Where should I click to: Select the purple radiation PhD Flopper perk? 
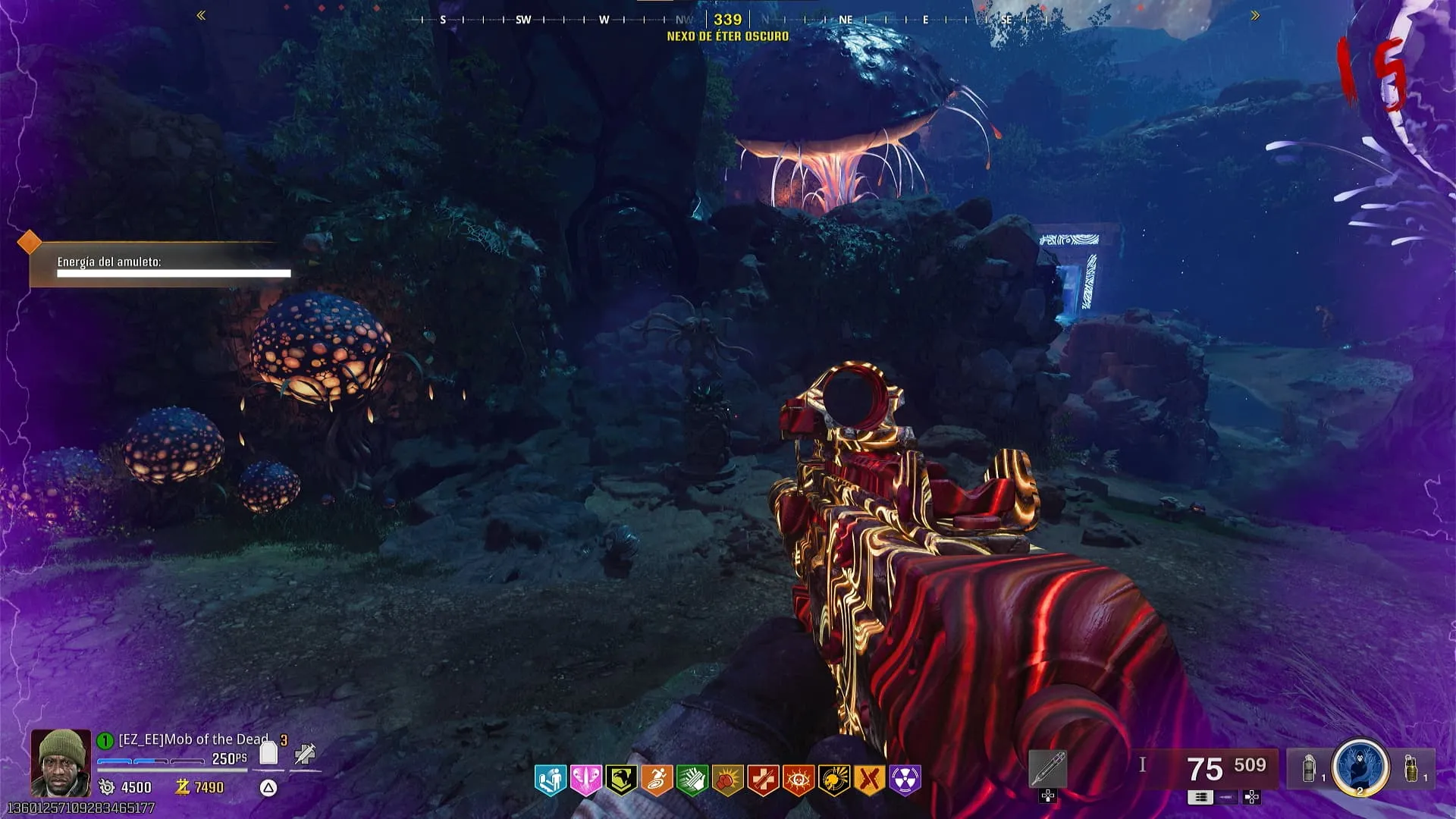905,780
